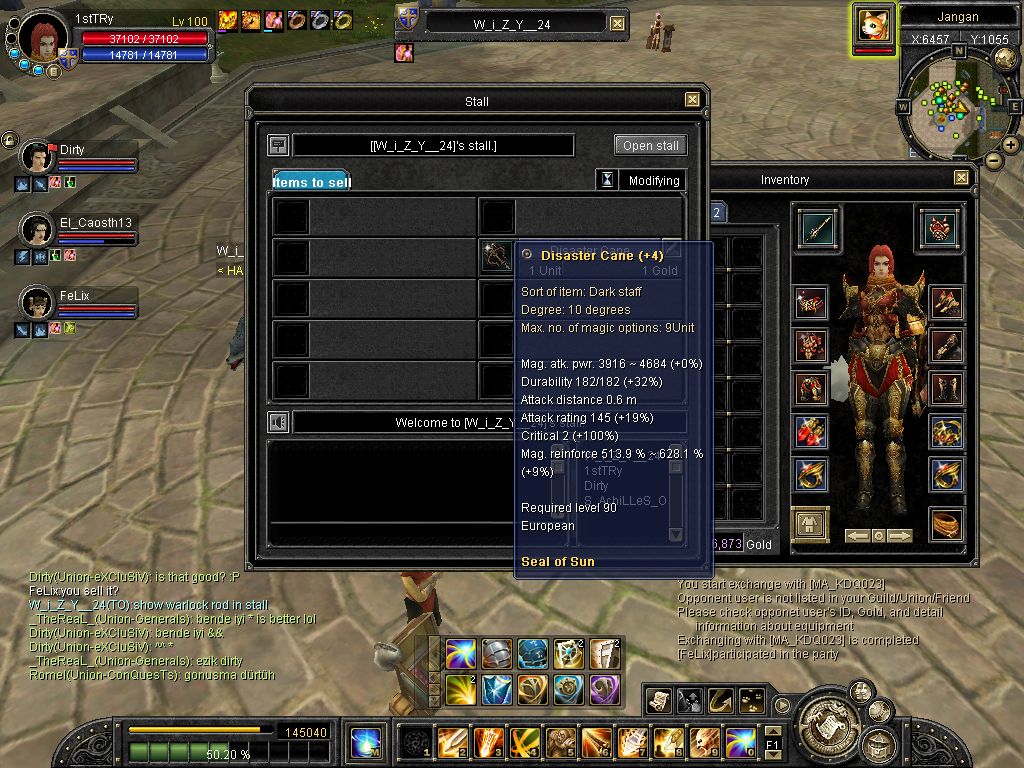Click the avatar outfit button under the equipment

pyautogui.click(x=808, y=524)
